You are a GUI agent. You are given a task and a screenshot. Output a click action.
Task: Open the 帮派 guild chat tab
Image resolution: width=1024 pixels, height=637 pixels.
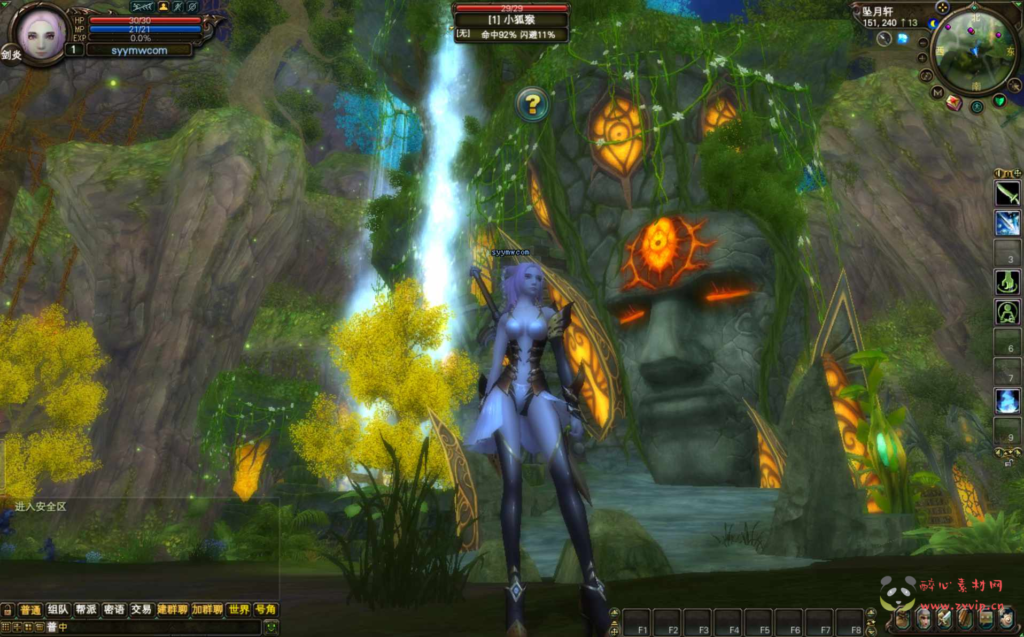(86, 609)
